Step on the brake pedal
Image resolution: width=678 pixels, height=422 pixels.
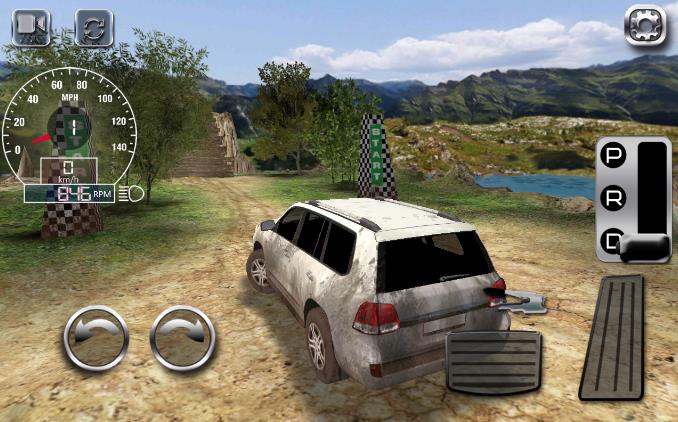(493, 361)
